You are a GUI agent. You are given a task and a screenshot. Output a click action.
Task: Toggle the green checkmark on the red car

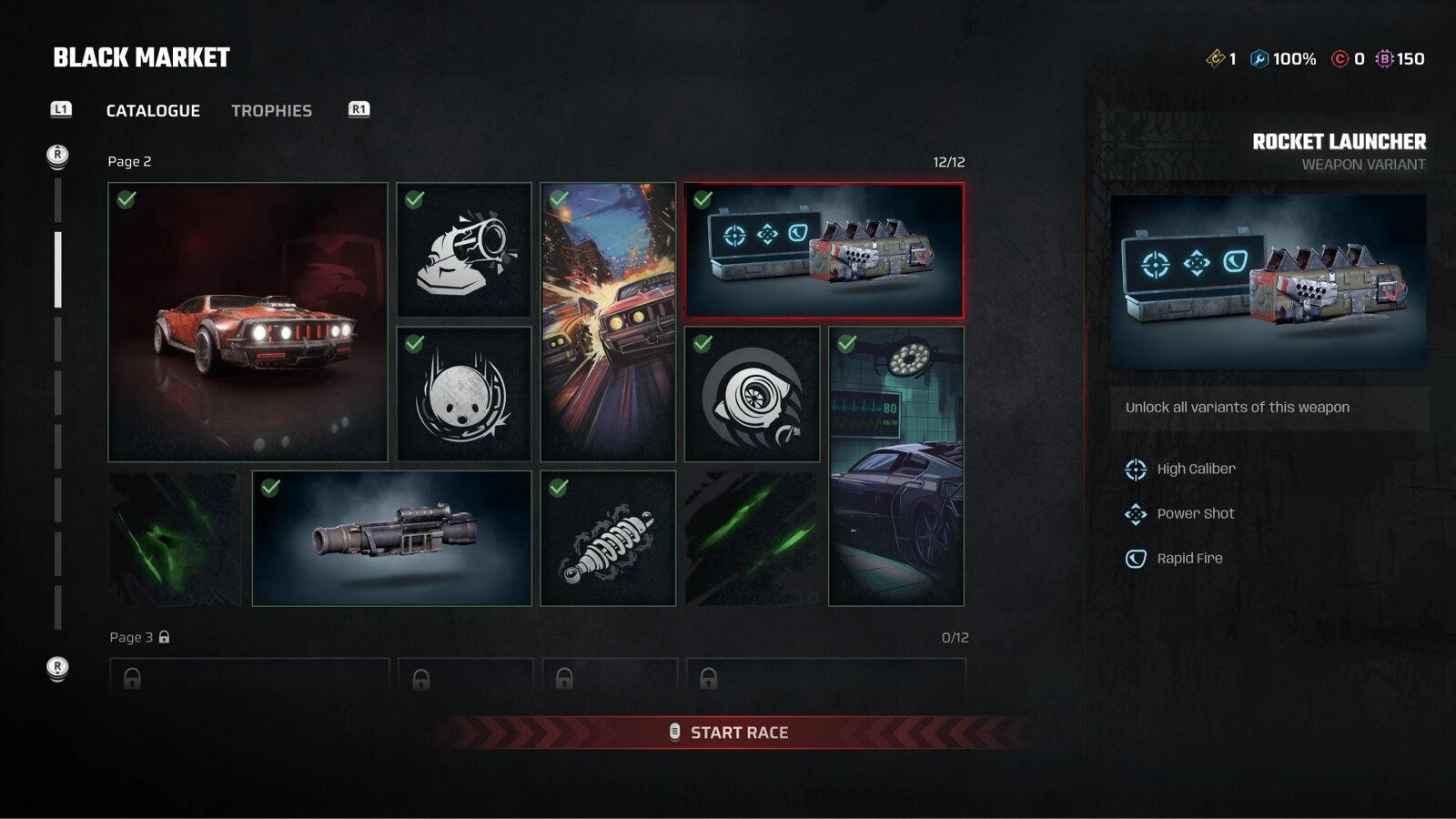(x=126, y=199)
